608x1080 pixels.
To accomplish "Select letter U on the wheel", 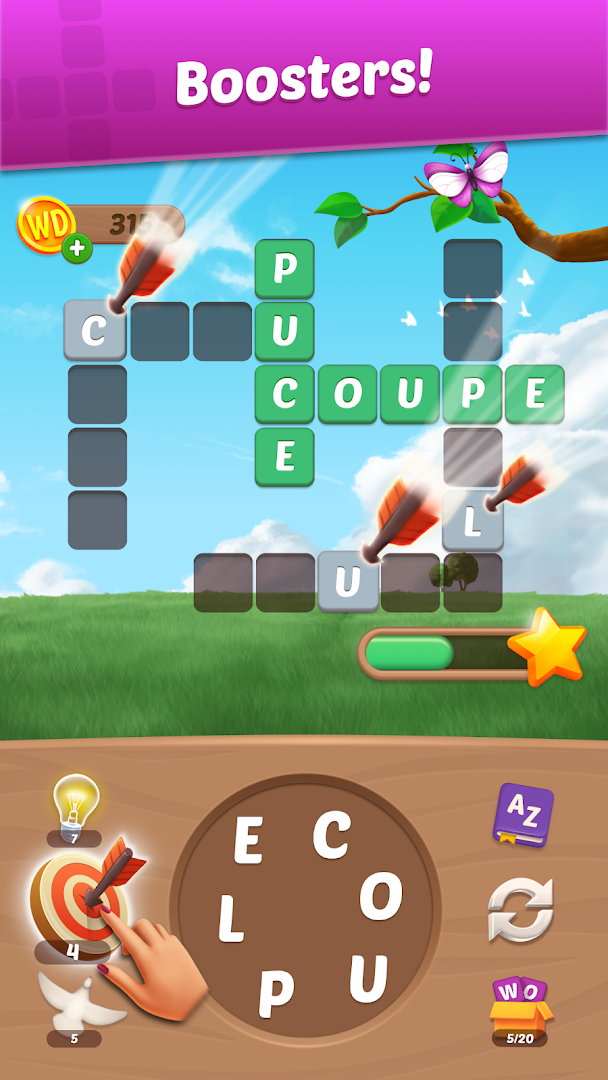I will [368, 977].
